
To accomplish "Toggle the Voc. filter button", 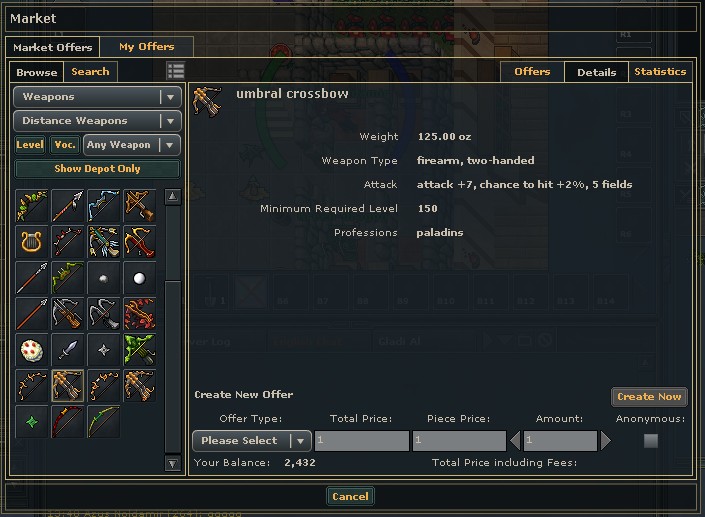I will coord(65,145).
